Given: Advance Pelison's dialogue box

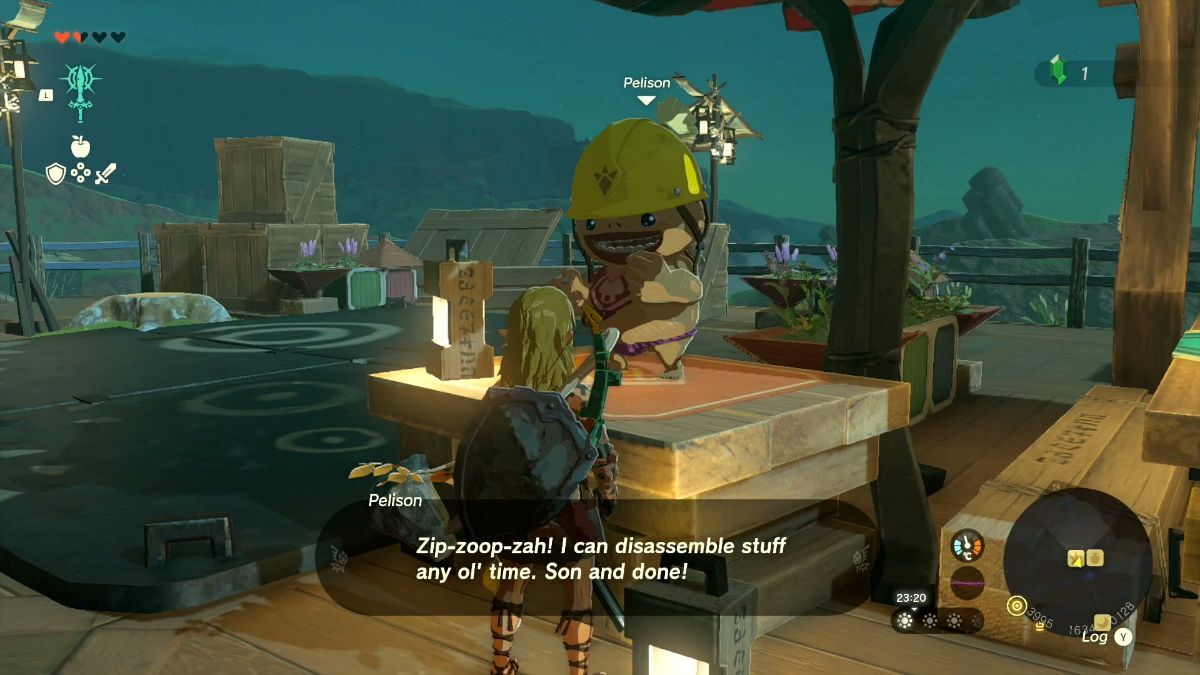Looking at the screenshot, I should point(600,558).
